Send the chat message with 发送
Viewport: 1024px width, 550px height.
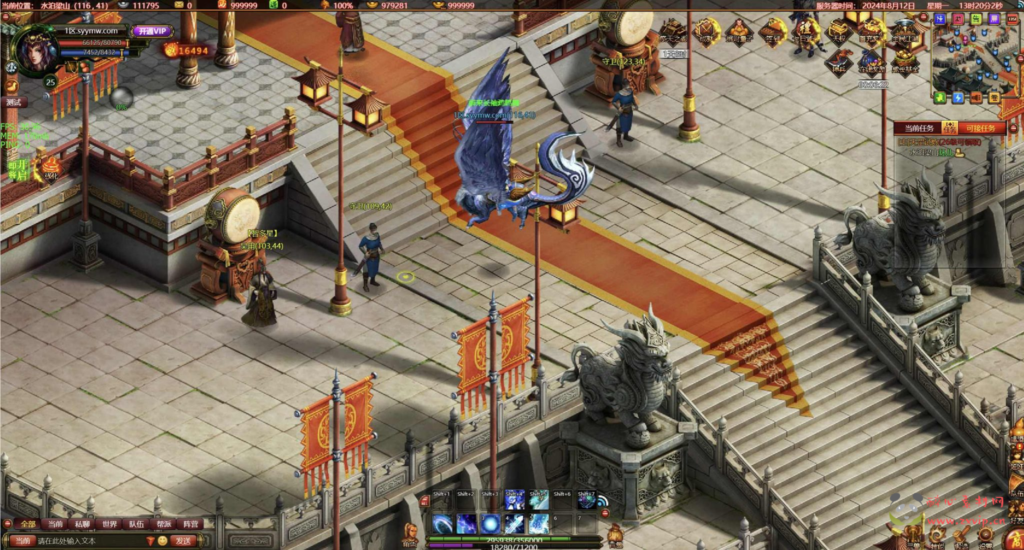pos(183,541)
